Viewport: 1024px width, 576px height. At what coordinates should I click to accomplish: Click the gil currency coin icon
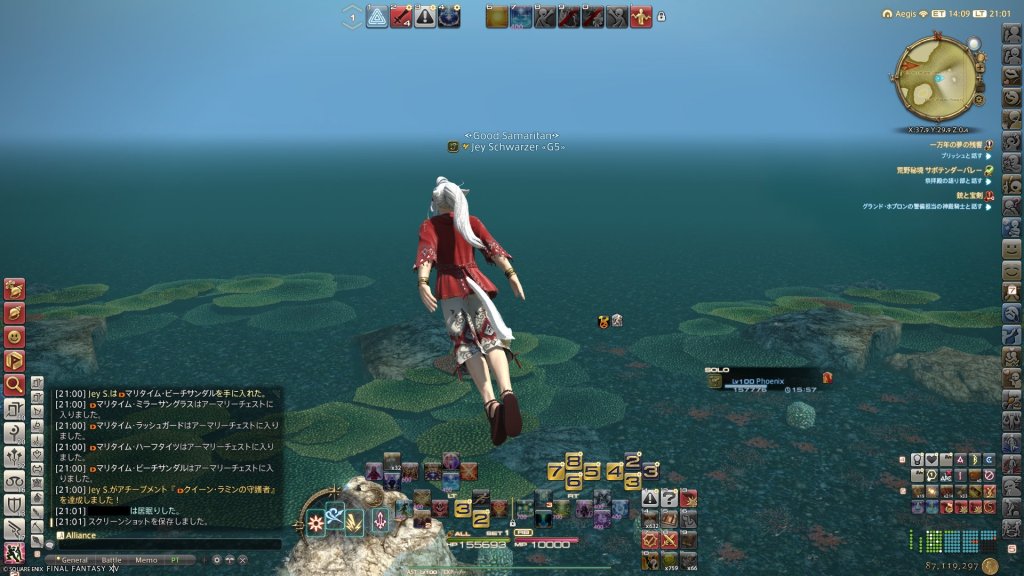(x=990, y=566)
